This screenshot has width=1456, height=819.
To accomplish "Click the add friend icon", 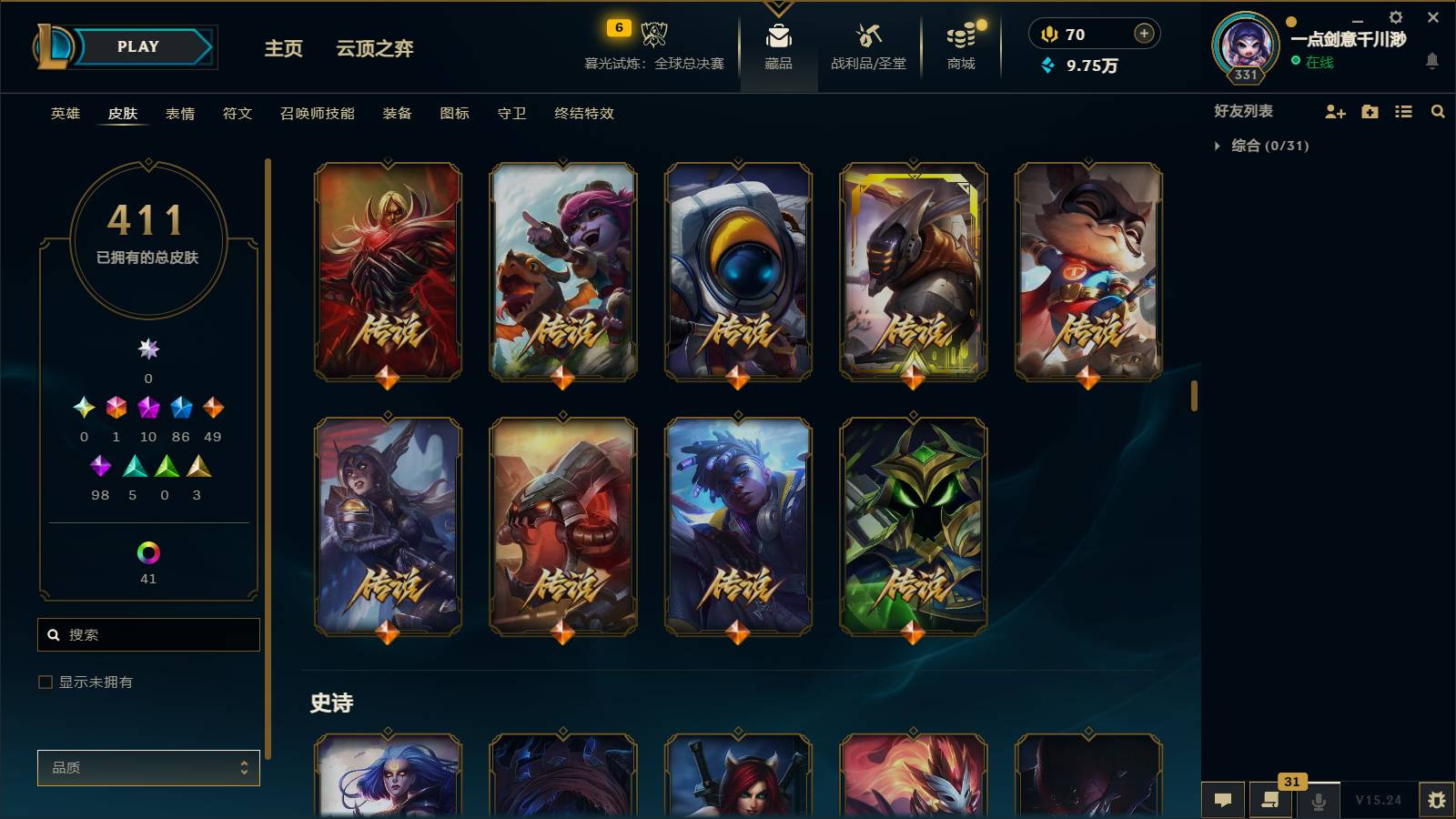I will pos(1334,111).
